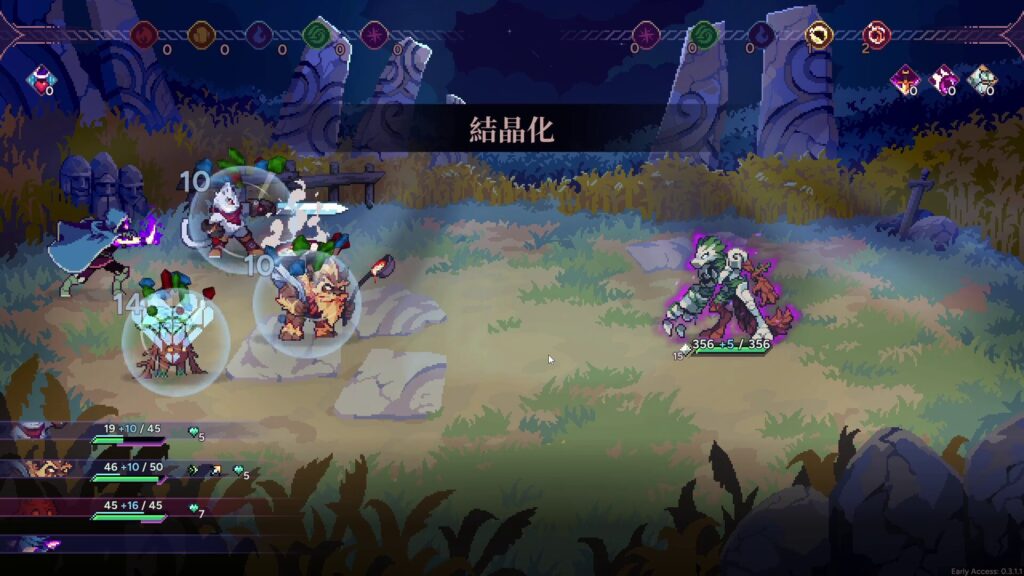Select the red fire mana orb showing 0
Screen dimensions: 1024x576
click(144, 35)
